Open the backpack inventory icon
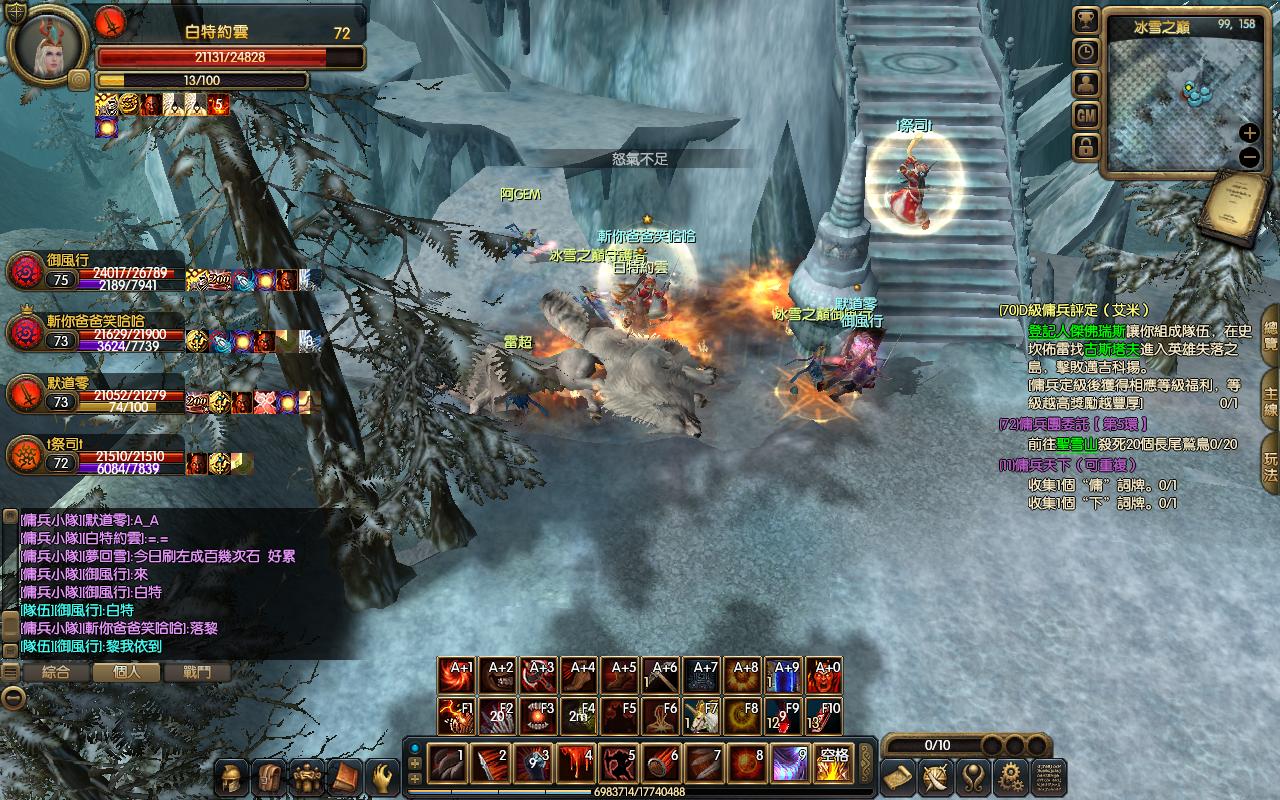Viewport: 1280px width, 800px height. click(269, 777)
